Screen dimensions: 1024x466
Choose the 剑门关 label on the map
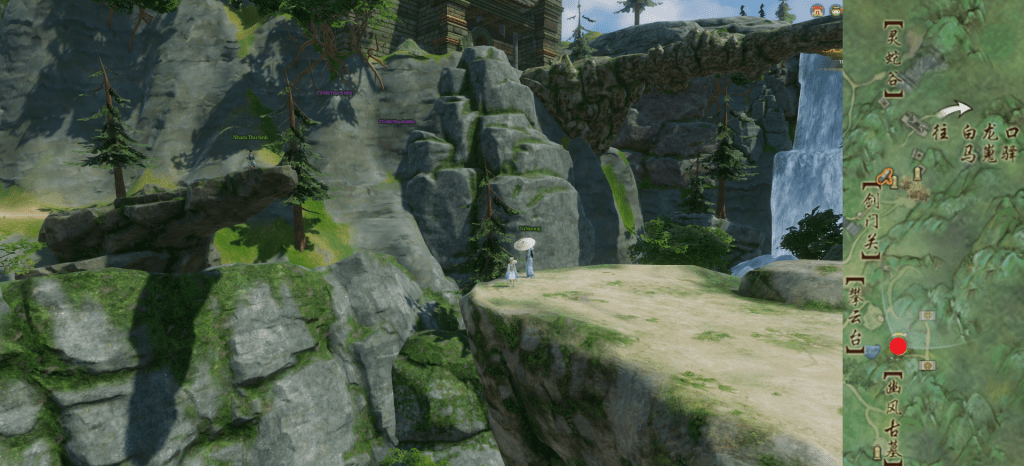[871, 218]
